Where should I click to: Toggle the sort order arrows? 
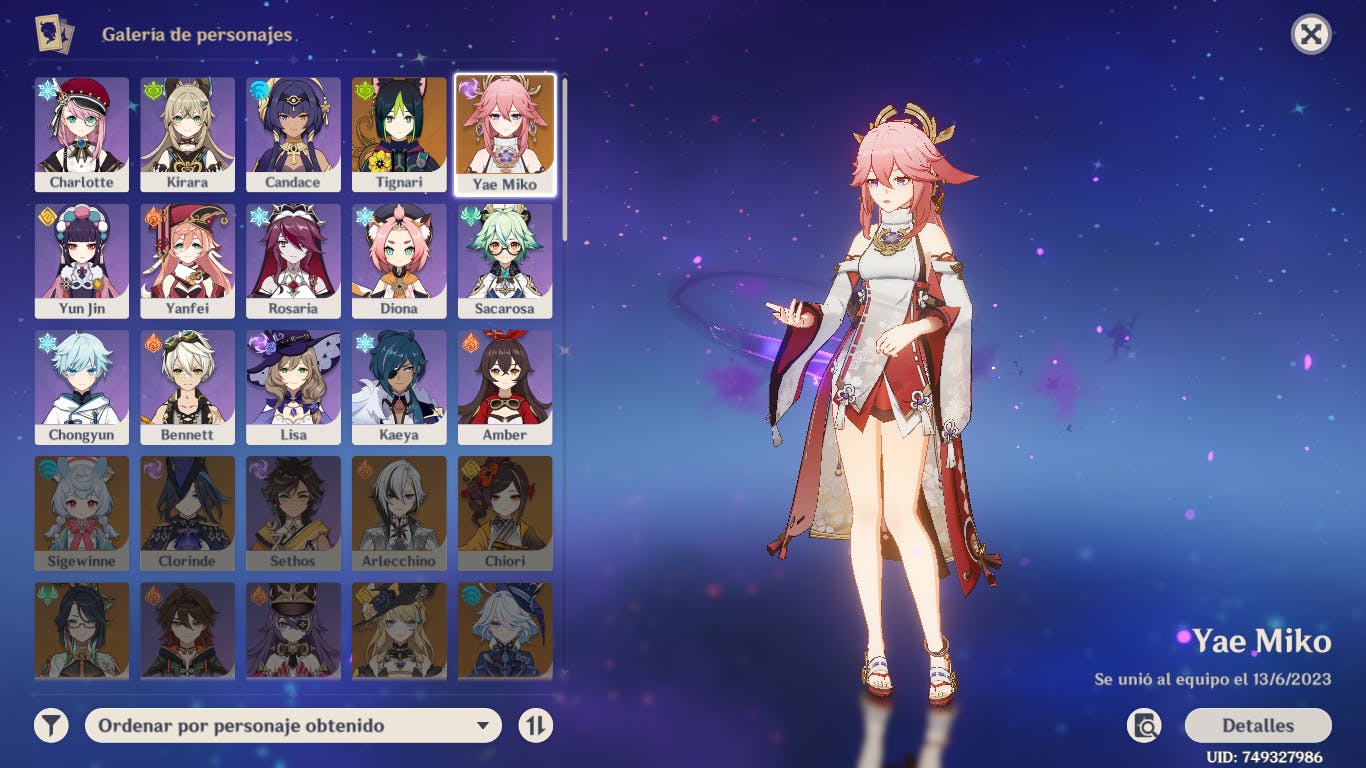[x=536, y=726]
